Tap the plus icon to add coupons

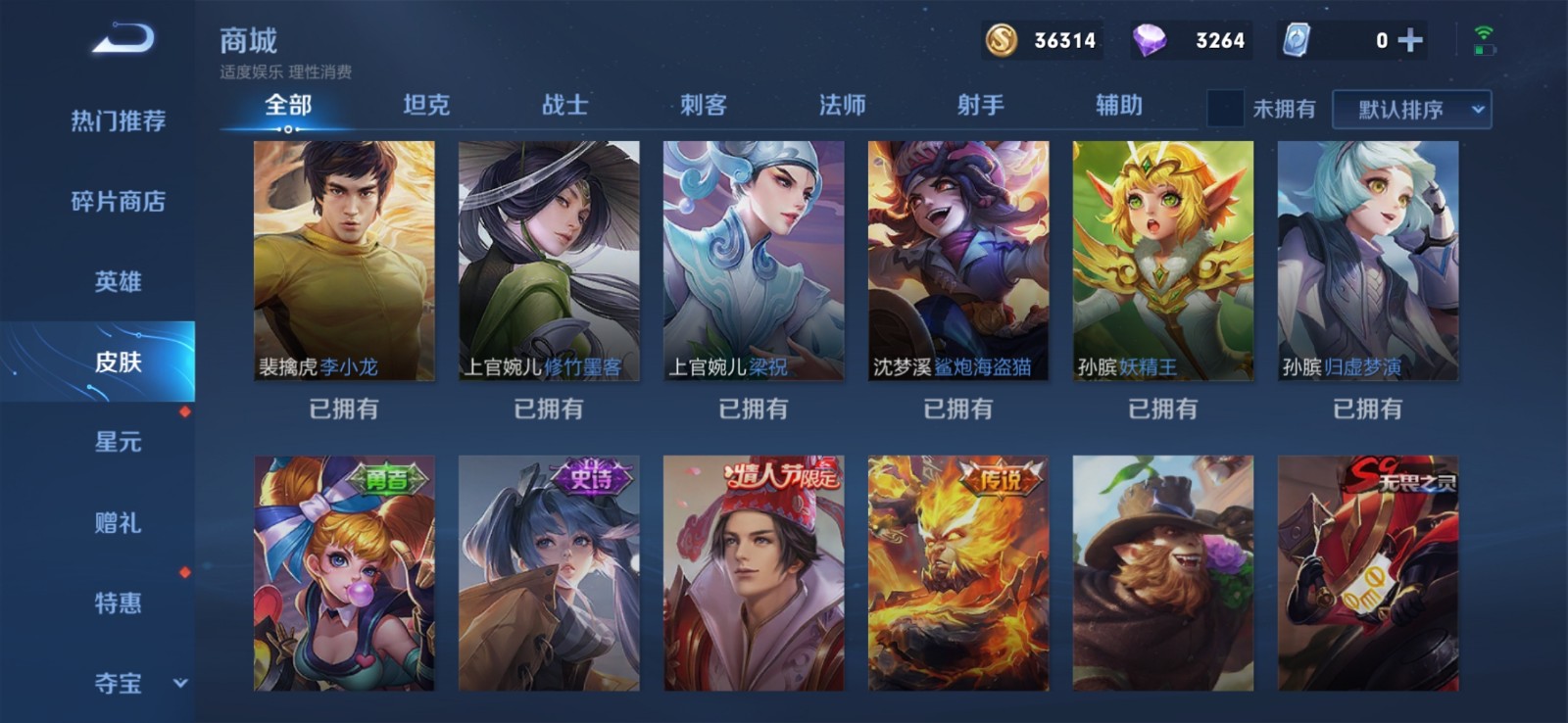[x=1411, y=41]
